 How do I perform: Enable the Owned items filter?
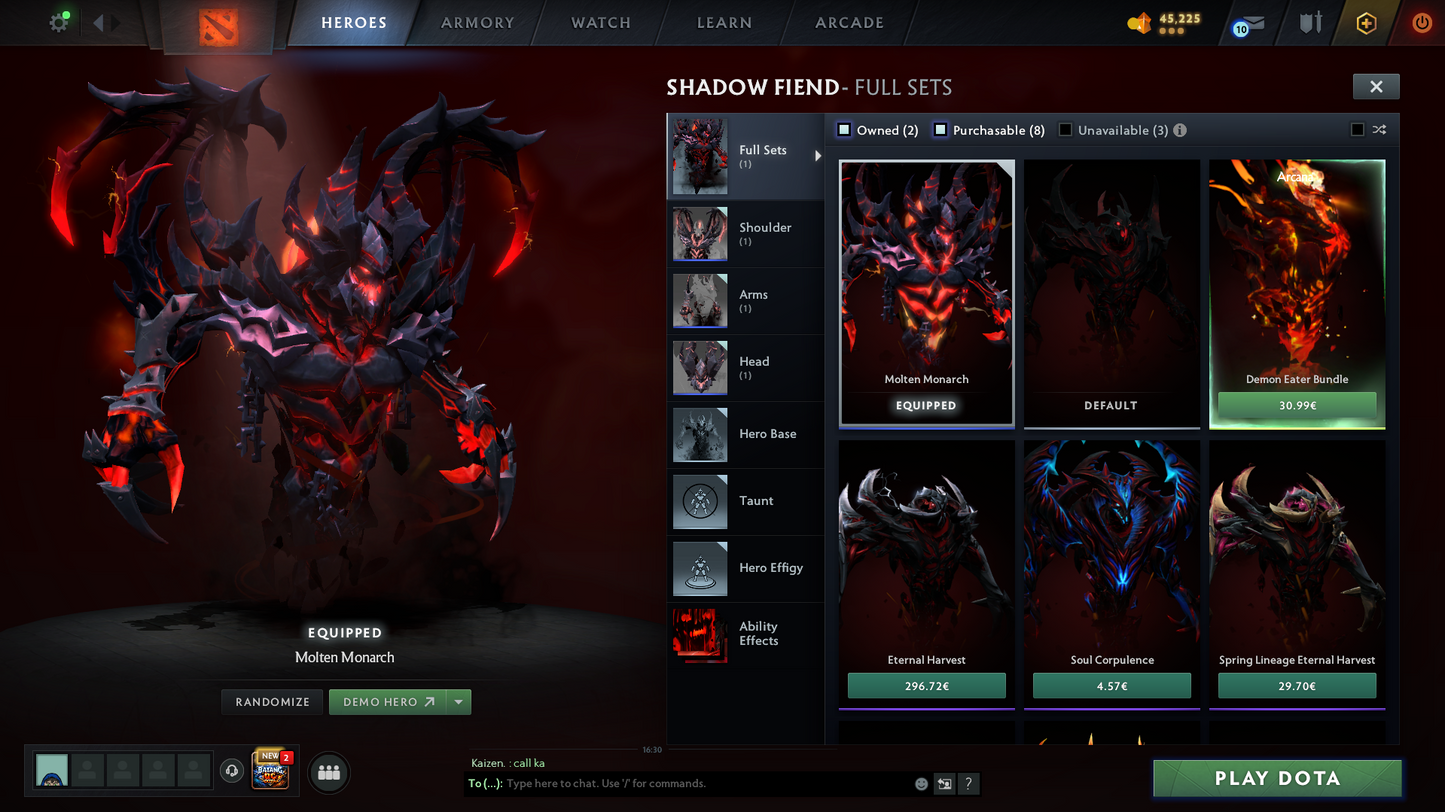[844, 130]
